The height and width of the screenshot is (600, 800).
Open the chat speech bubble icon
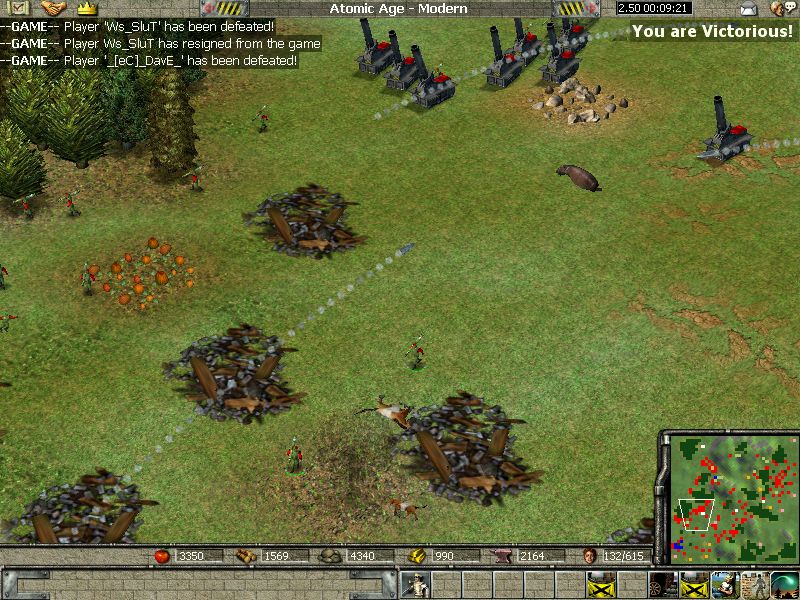tap(780, 9)
